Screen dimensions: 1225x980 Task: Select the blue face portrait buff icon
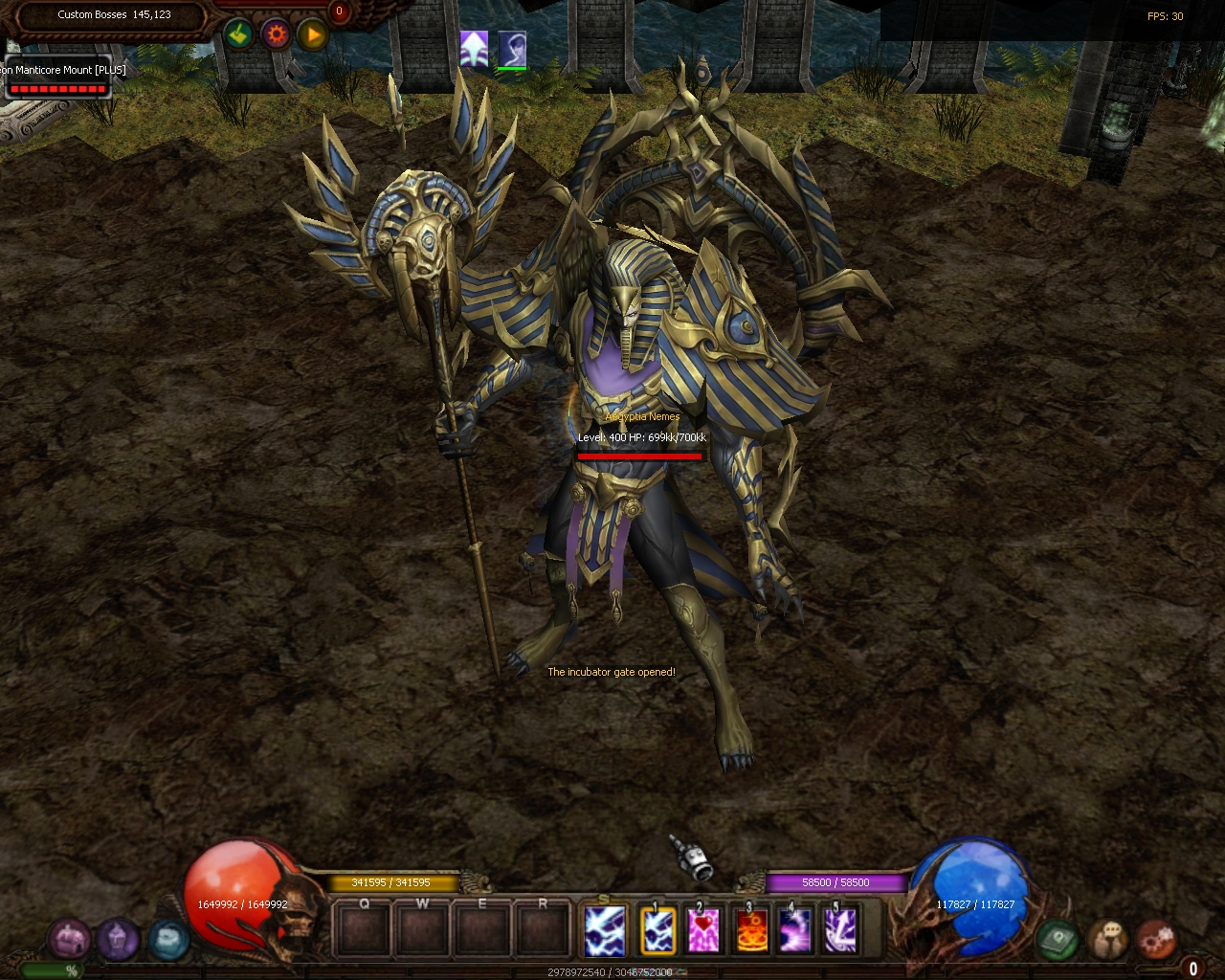tap(512, 48)
